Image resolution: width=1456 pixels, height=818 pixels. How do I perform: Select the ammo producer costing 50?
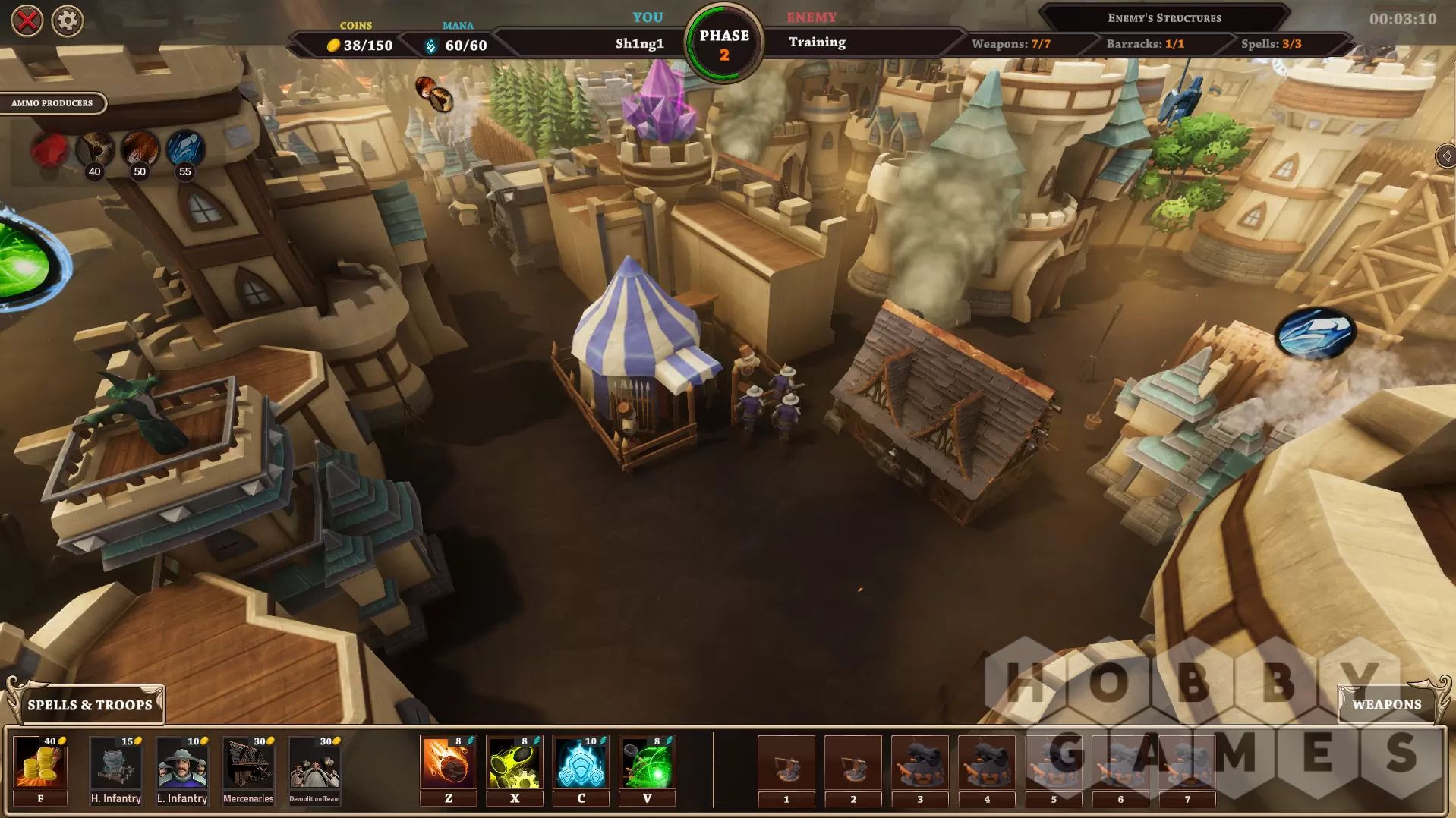tap(140, 149)
